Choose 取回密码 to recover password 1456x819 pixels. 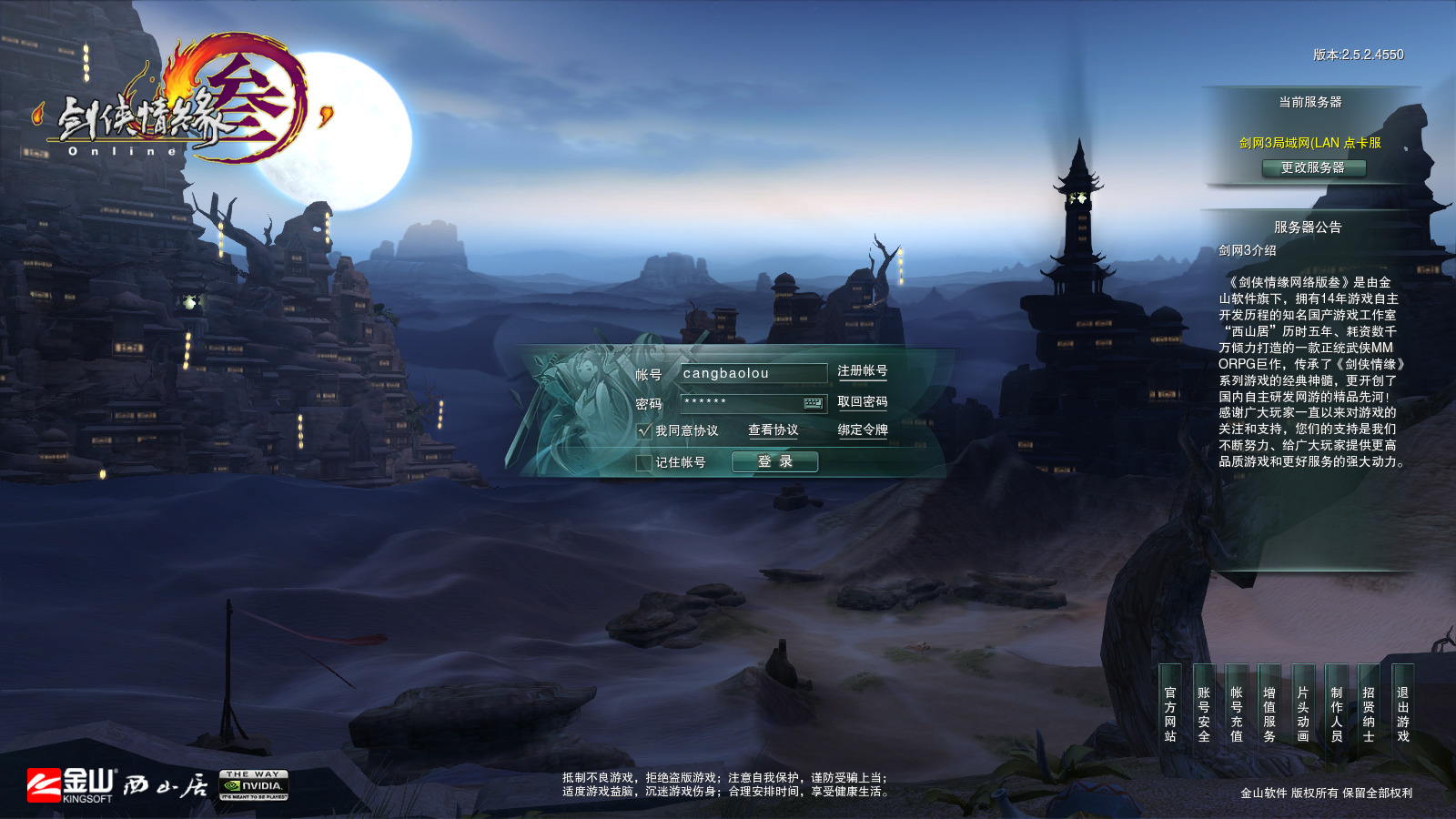point(862,402)
